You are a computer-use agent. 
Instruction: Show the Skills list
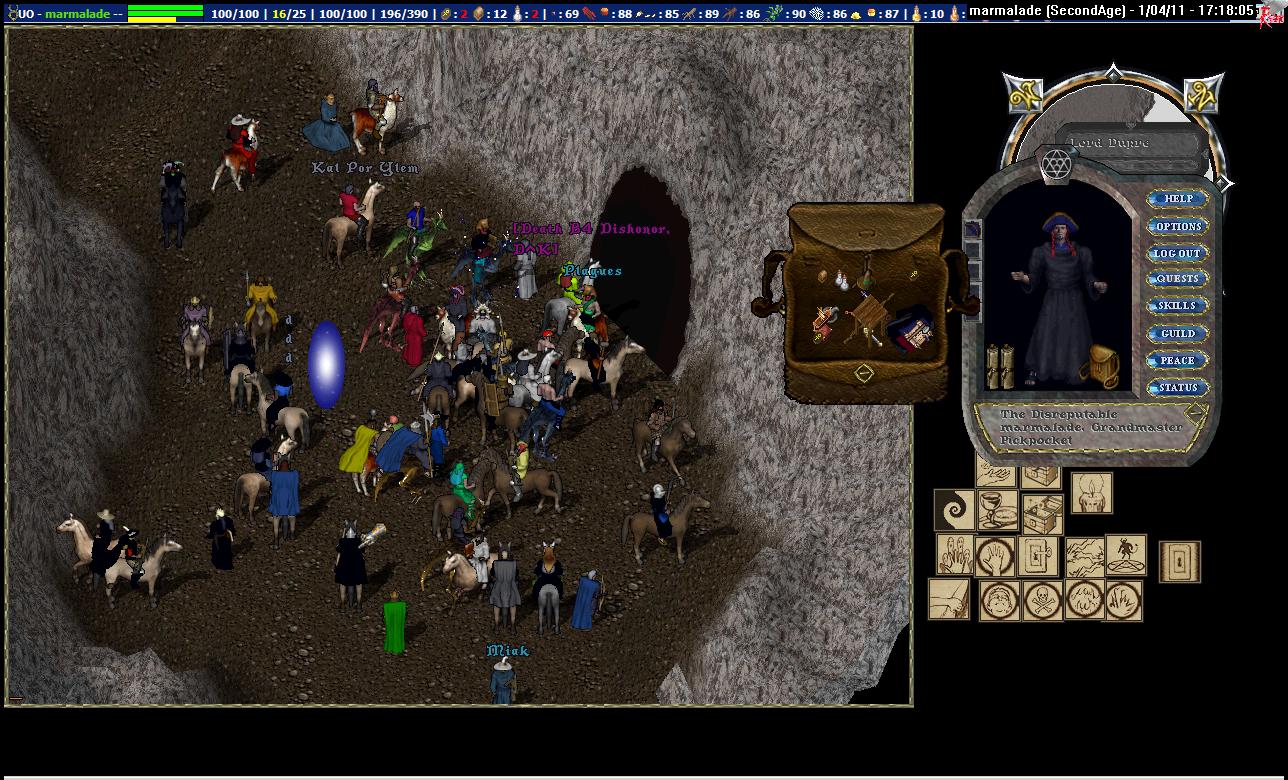click(1177, 306)
